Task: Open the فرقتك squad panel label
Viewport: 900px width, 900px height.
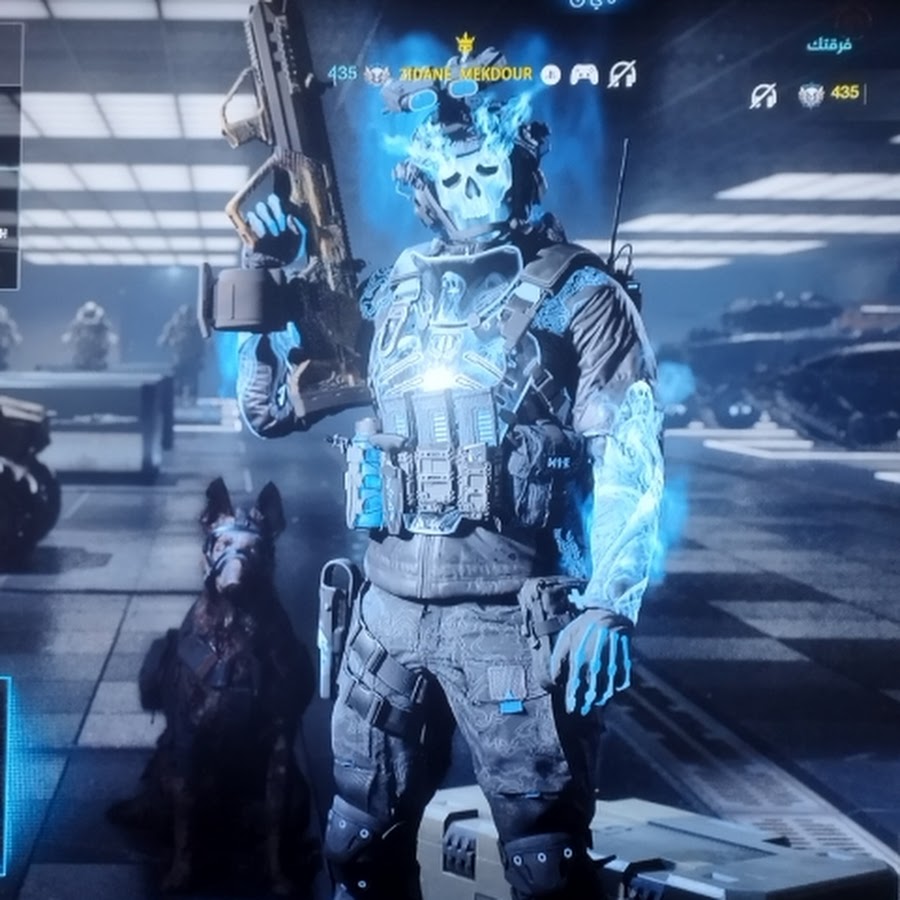Action: click(x=830, y=46)
